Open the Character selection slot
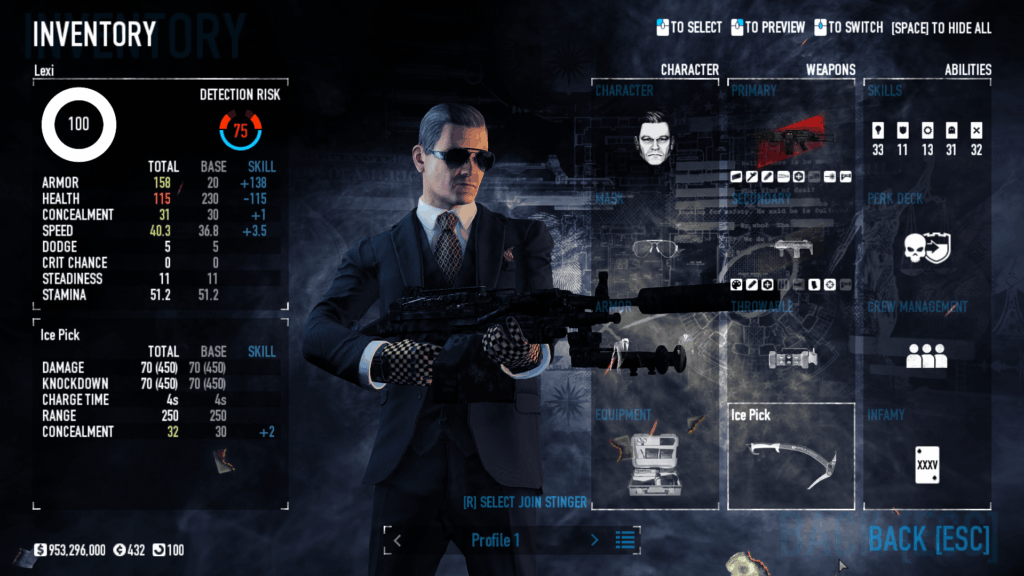Viewport: 1024px width, 576px height. click(x=655, y=138)
